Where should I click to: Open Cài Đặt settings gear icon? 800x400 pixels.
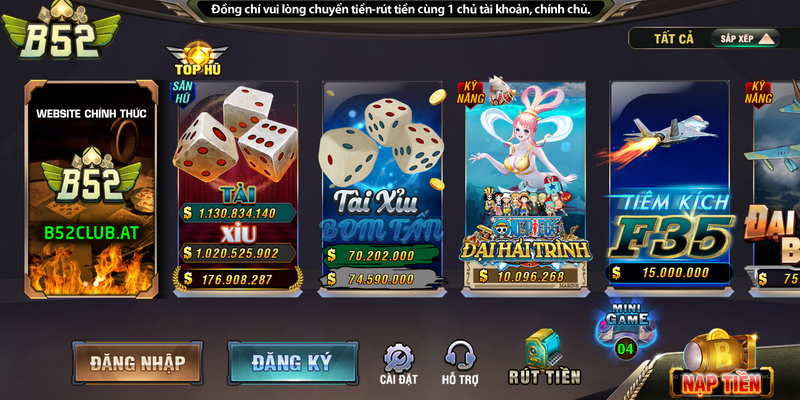click(398, 364)
